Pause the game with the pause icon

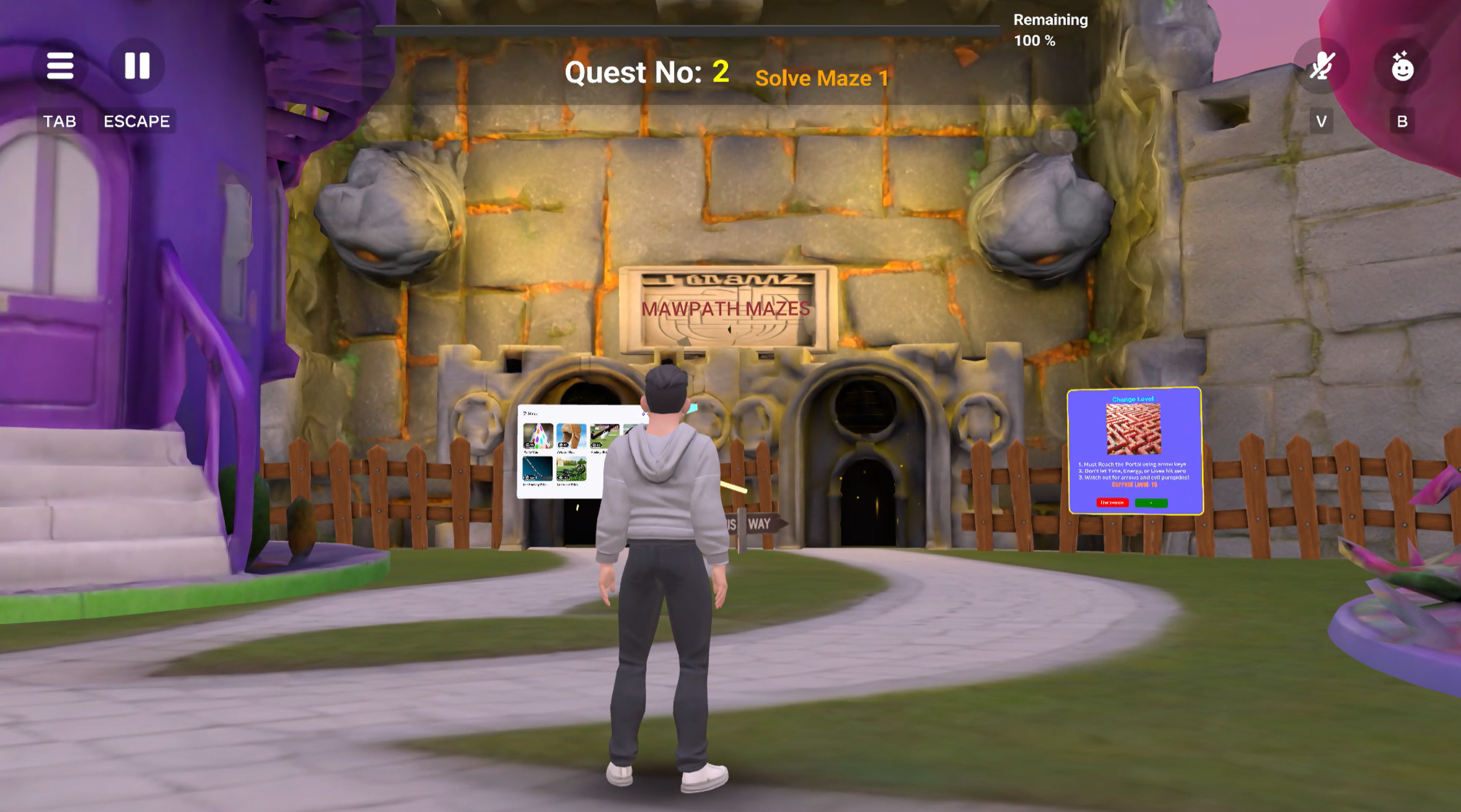coord(137,66)
